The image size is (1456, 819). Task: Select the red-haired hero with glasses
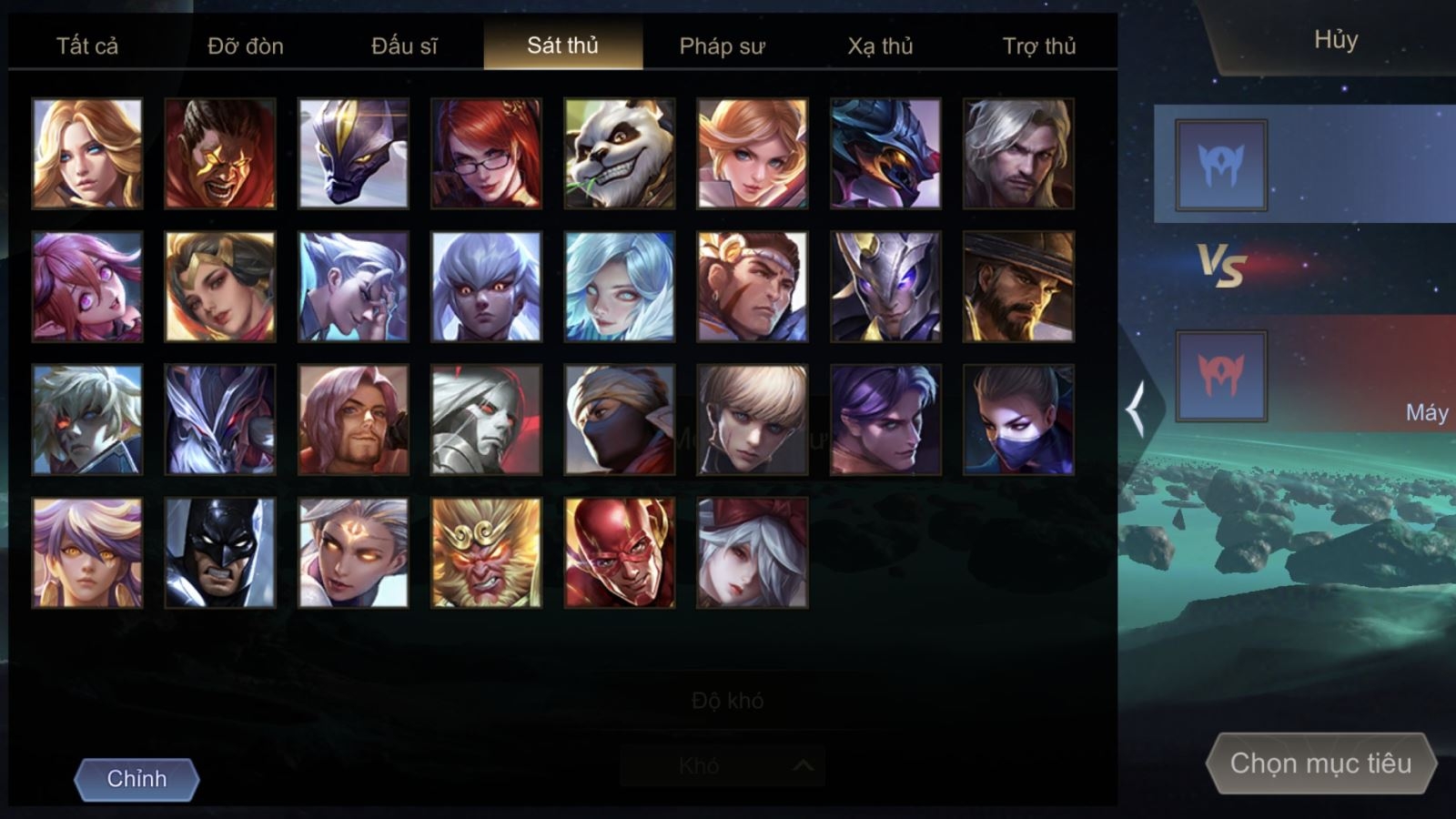pos(487,154)
